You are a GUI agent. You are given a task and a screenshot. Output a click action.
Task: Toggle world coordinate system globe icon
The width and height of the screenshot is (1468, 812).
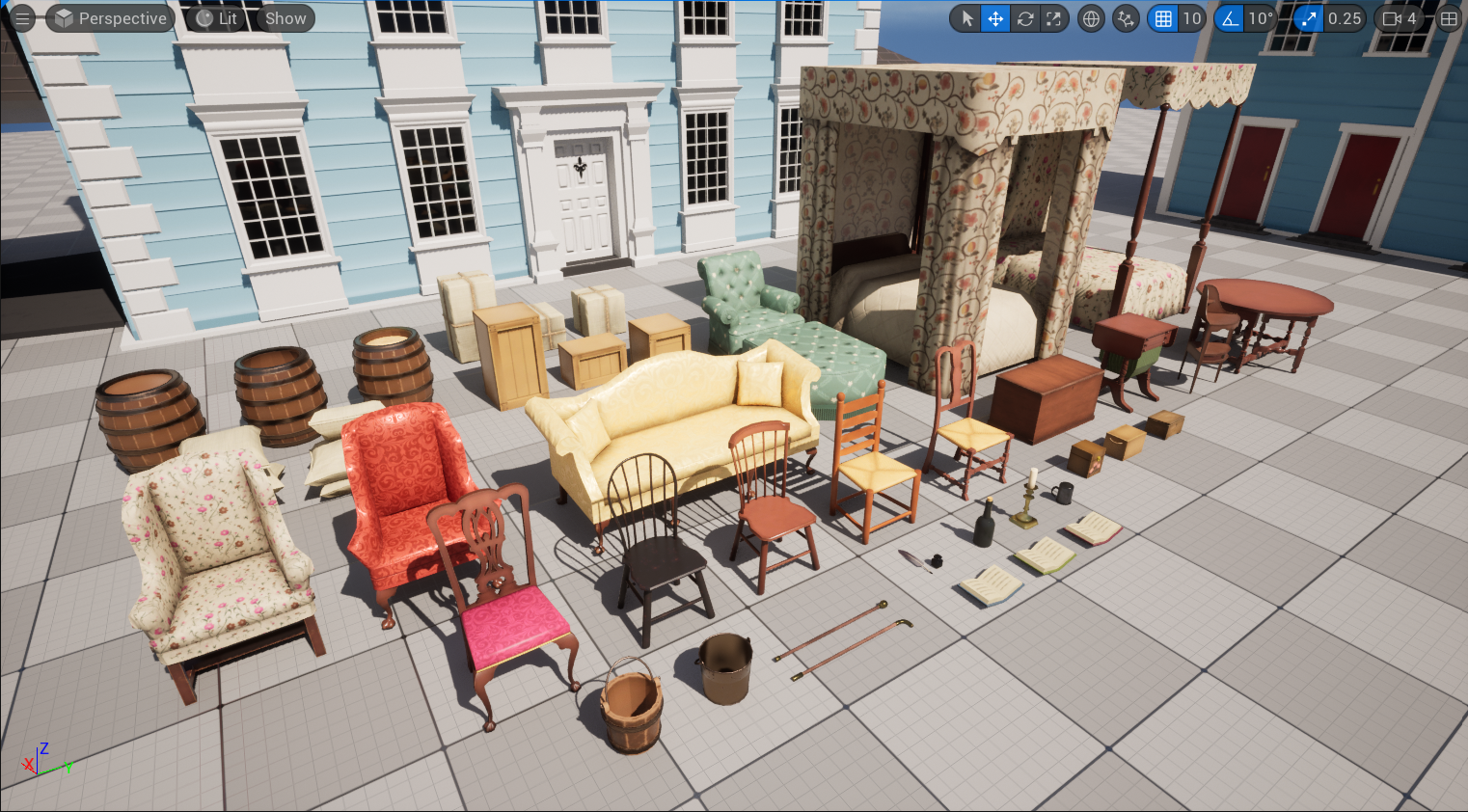(x=1091, y=18)
